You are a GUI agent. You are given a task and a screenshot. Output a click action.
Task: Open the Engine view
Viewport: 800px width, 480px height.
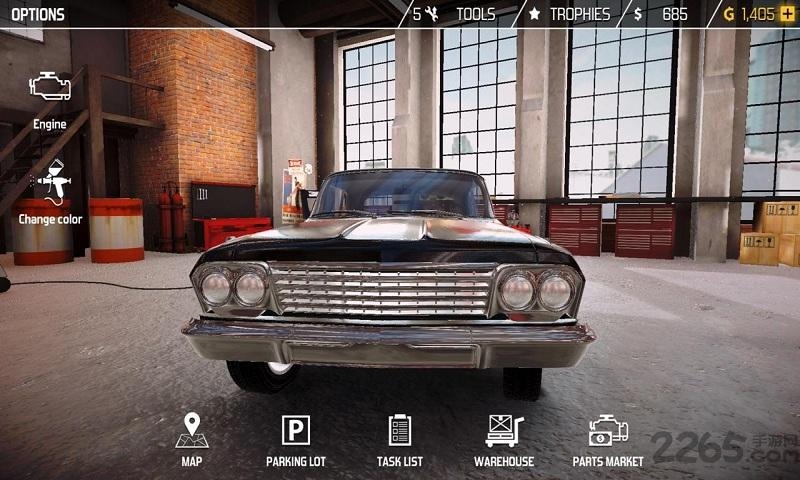point(50,97)
